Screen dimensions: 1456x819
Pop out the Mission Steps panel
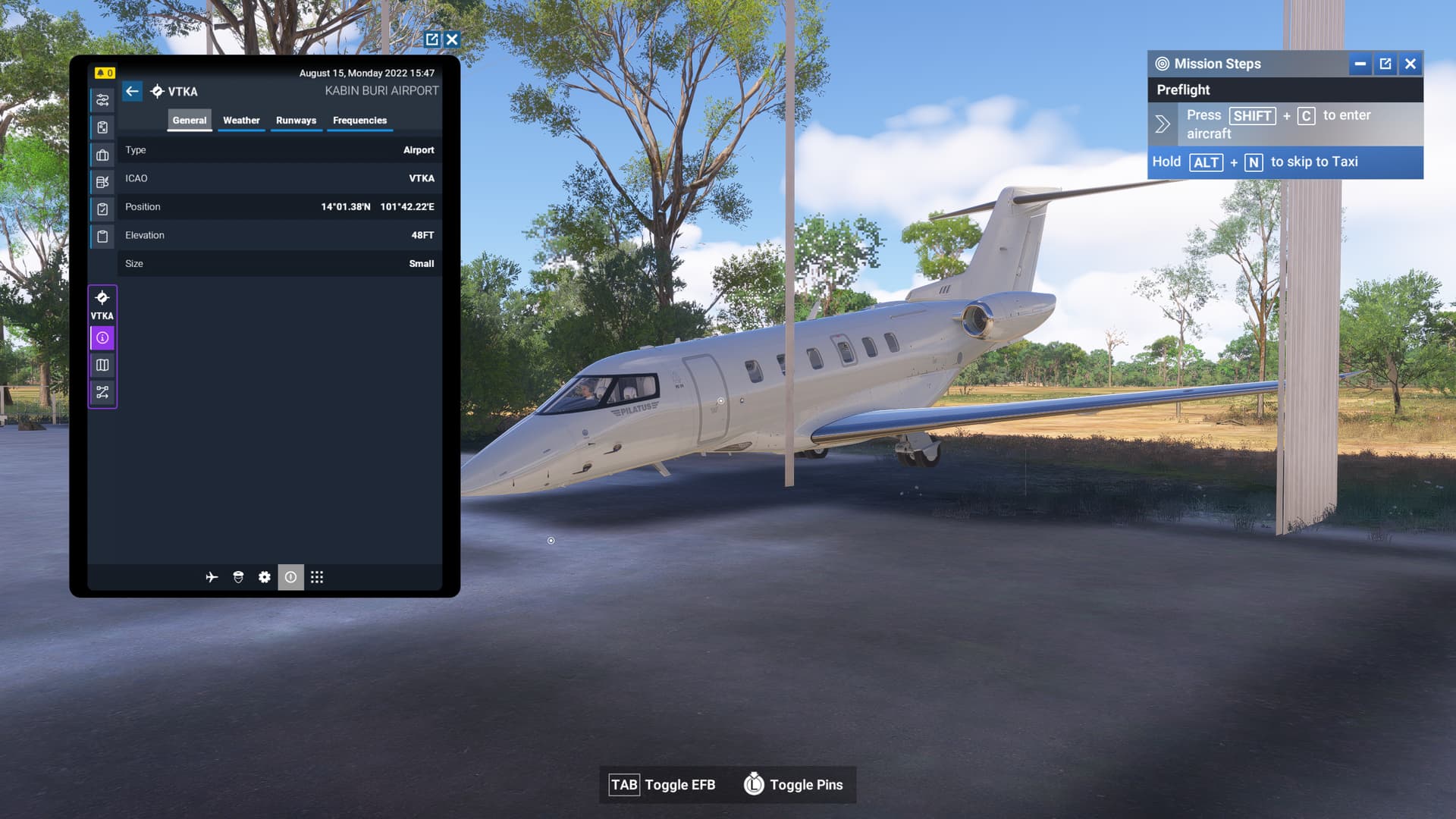[x=1385, y=64]
